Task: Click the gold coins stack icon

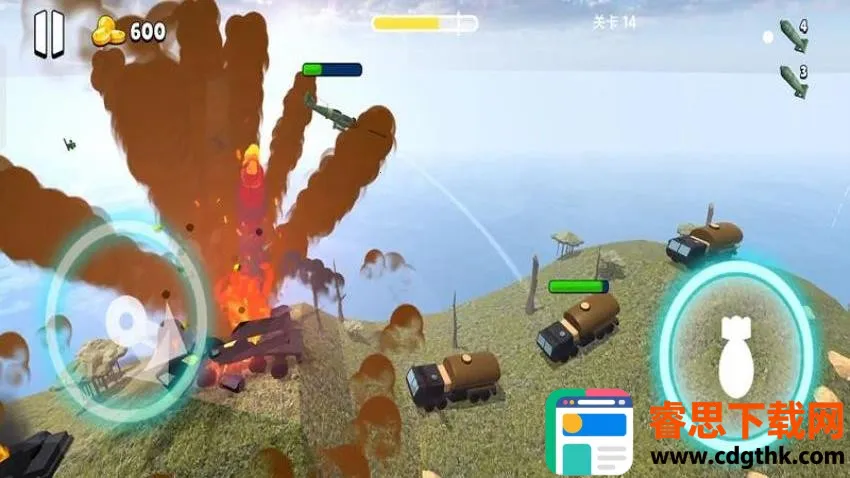Action: click(x=108, y=31)
